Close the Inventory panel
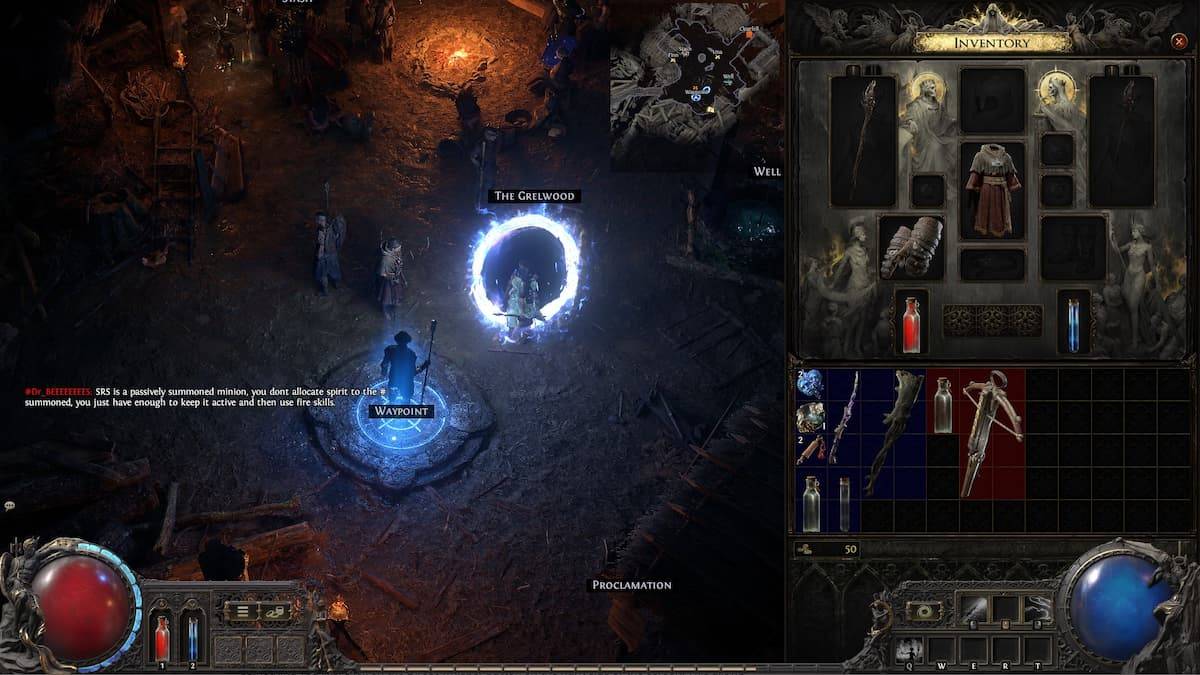1200x675 pixels. (x=1178, y=42)
